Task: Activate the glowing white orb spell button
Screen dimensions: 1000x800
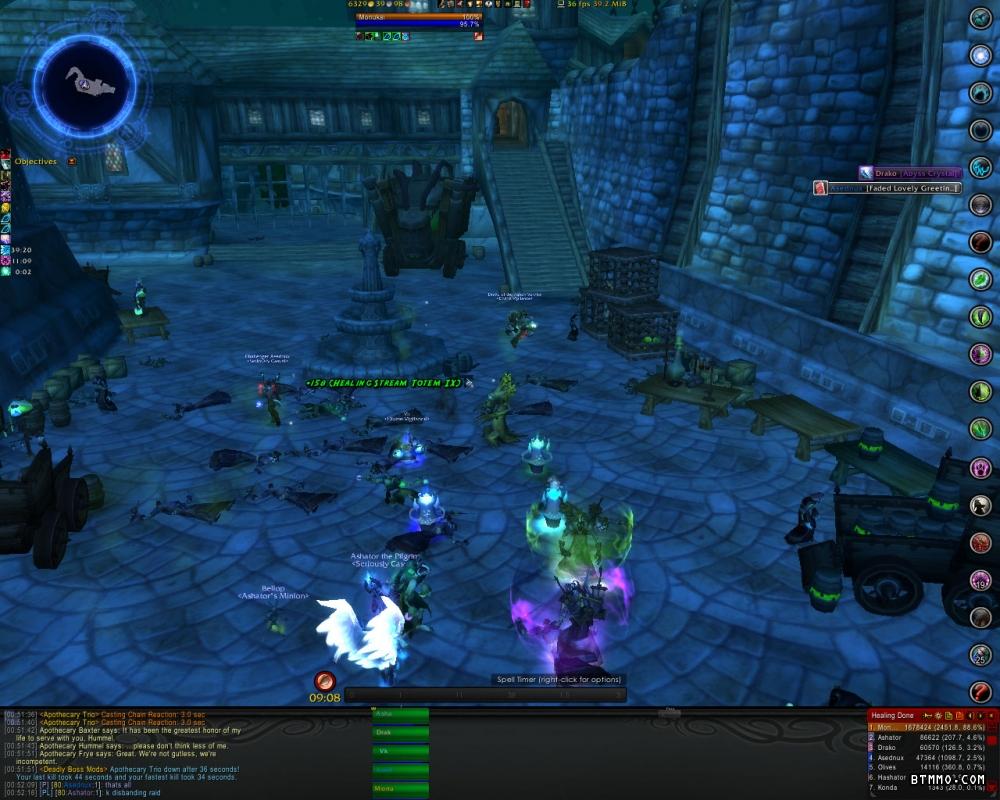Action: (x=981, y=55)
